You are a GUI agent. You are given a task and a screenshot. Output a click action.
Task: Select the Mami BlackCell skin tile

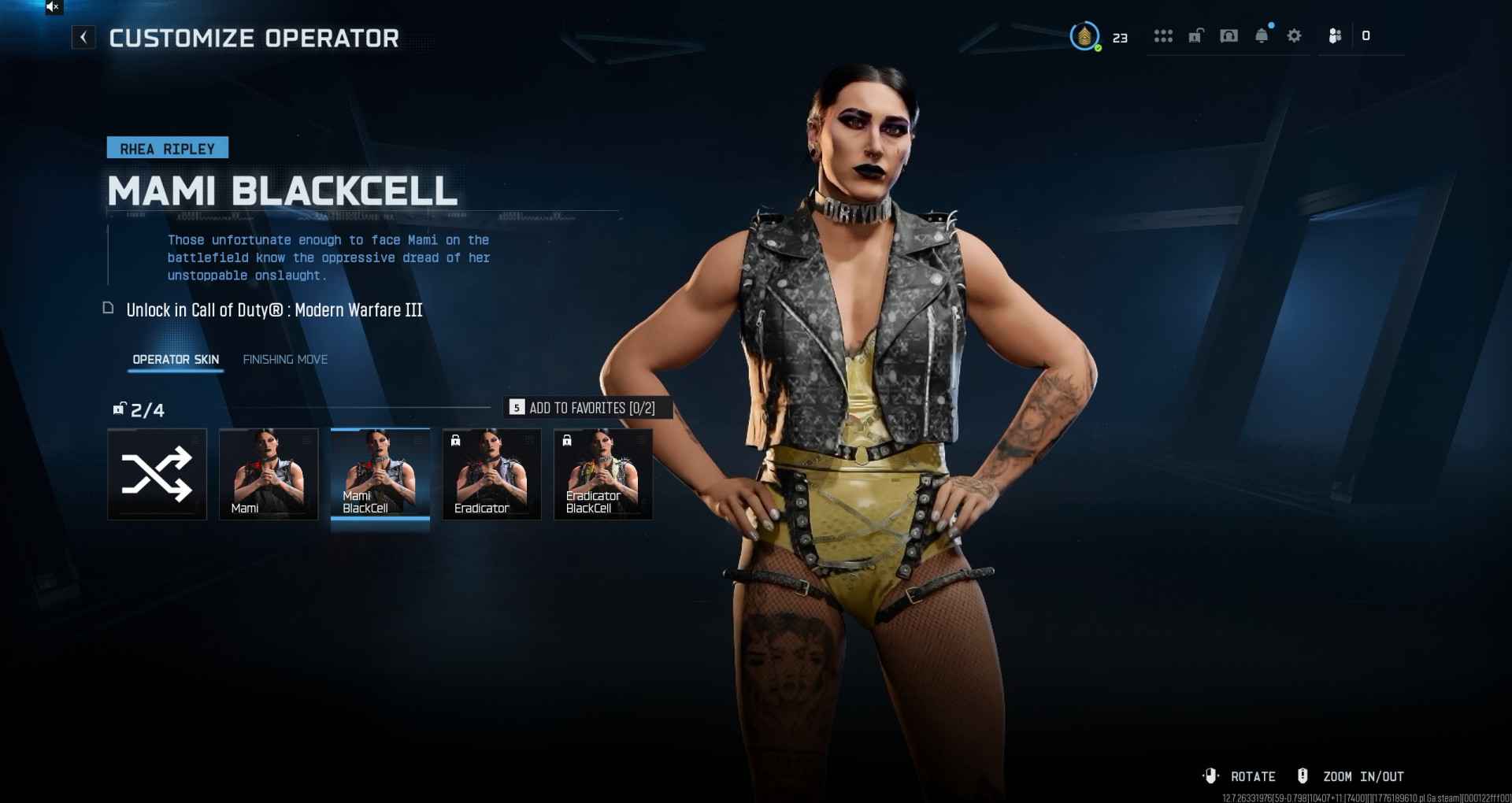click(x=380, y=474)
